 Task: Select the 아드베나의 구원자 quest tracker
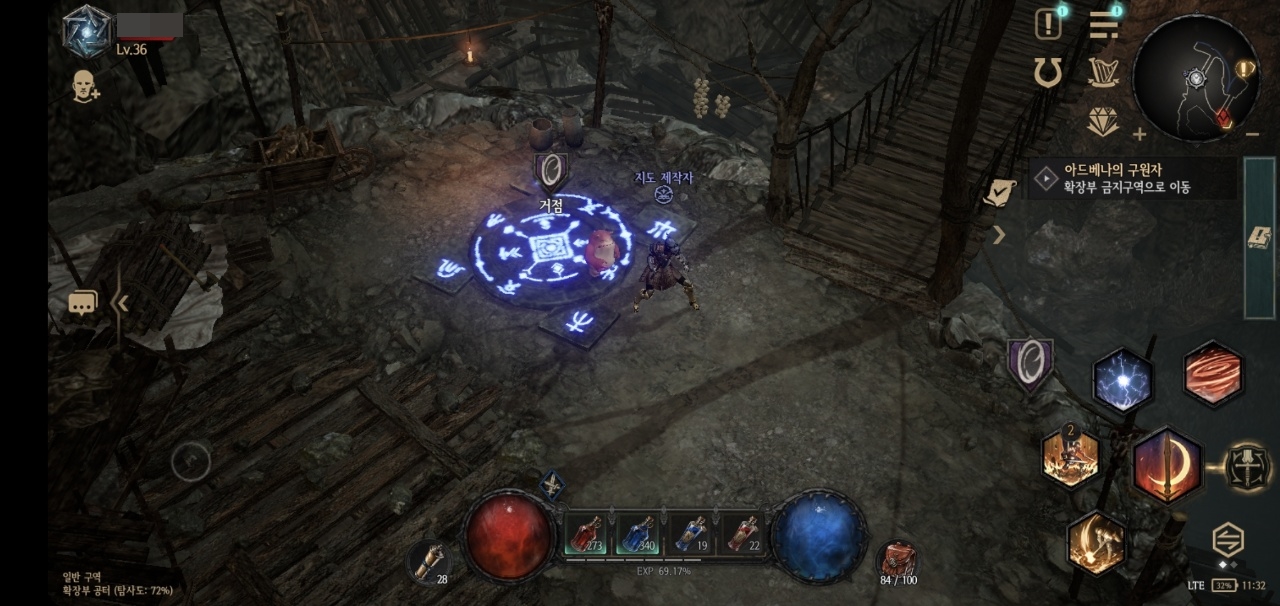(1130, 179)
